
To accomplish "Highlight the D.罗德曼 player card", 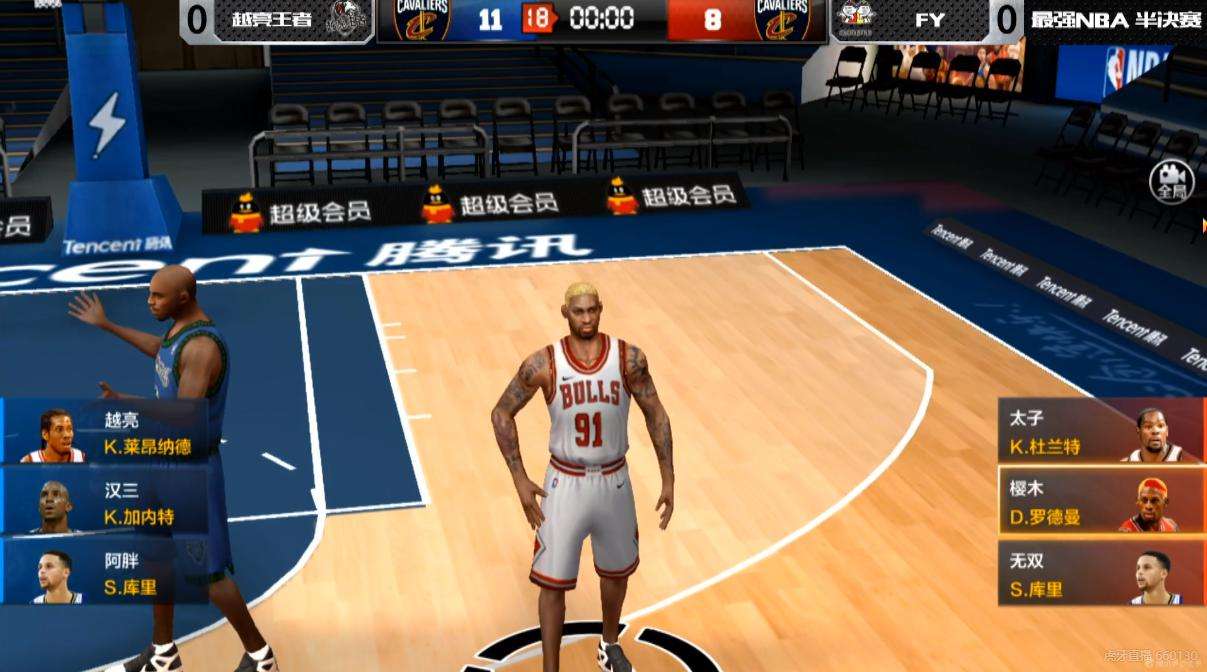I will [x=1100, y=503].
